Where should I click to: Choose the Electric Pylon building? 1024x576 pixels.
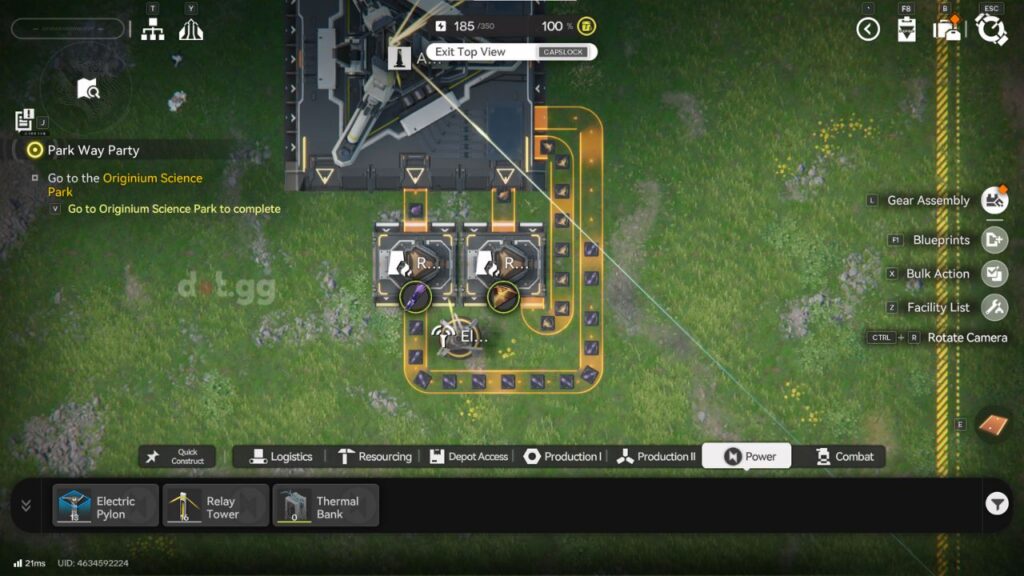[x=106, y=506]
